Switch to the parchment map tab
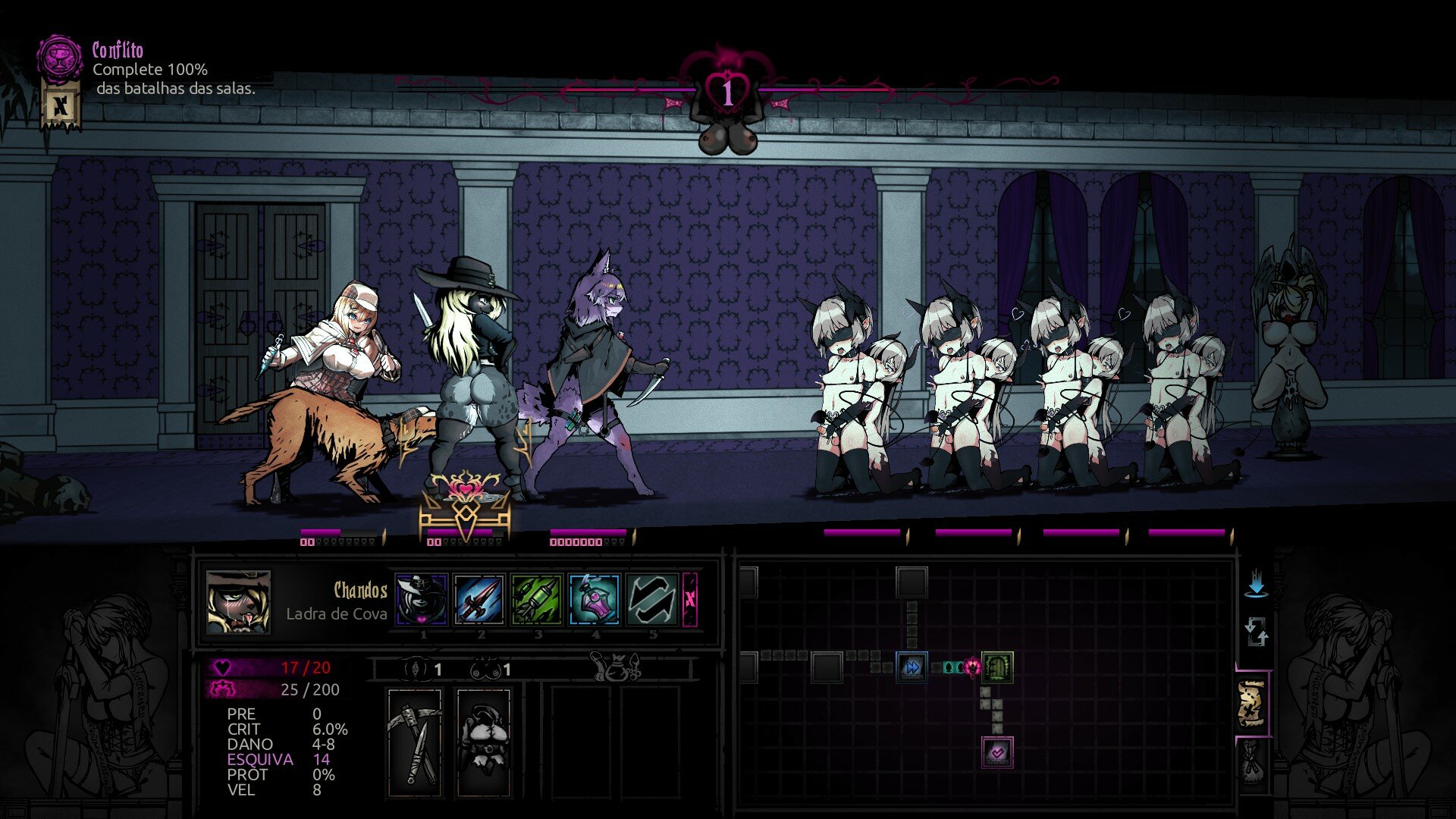The image size is (1456, 819). 1252,705
